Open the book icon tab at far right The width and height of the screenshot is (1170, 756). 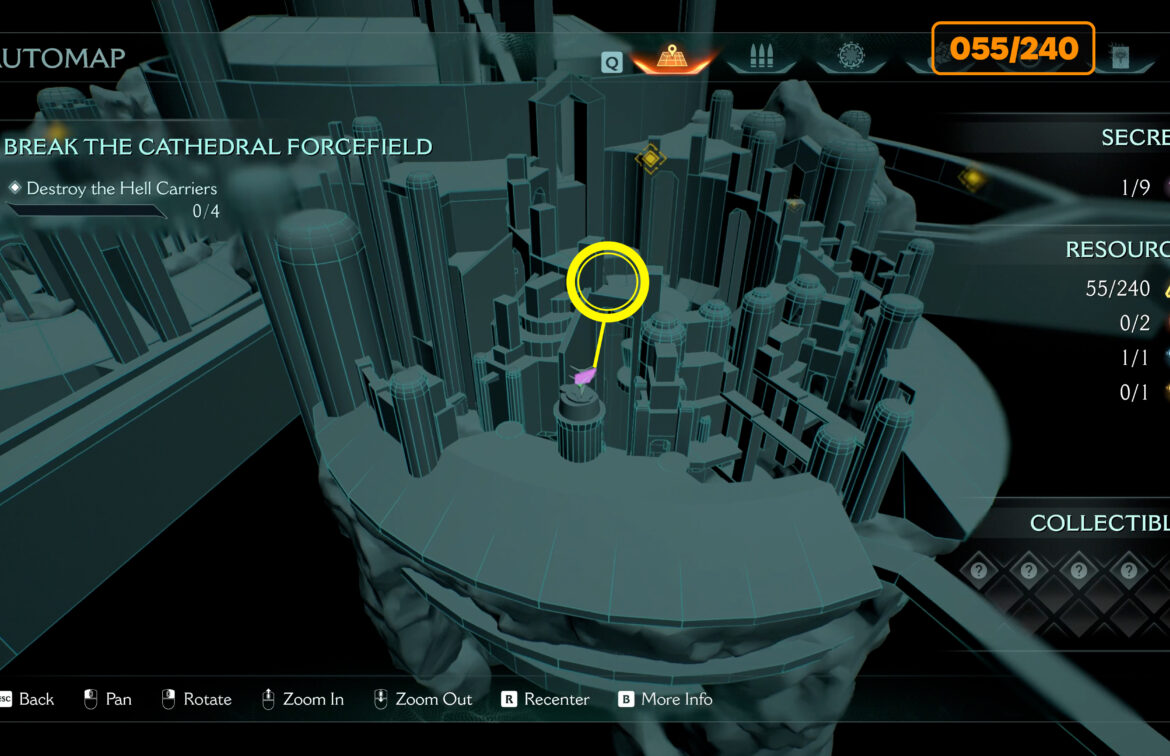[1121, 58]
